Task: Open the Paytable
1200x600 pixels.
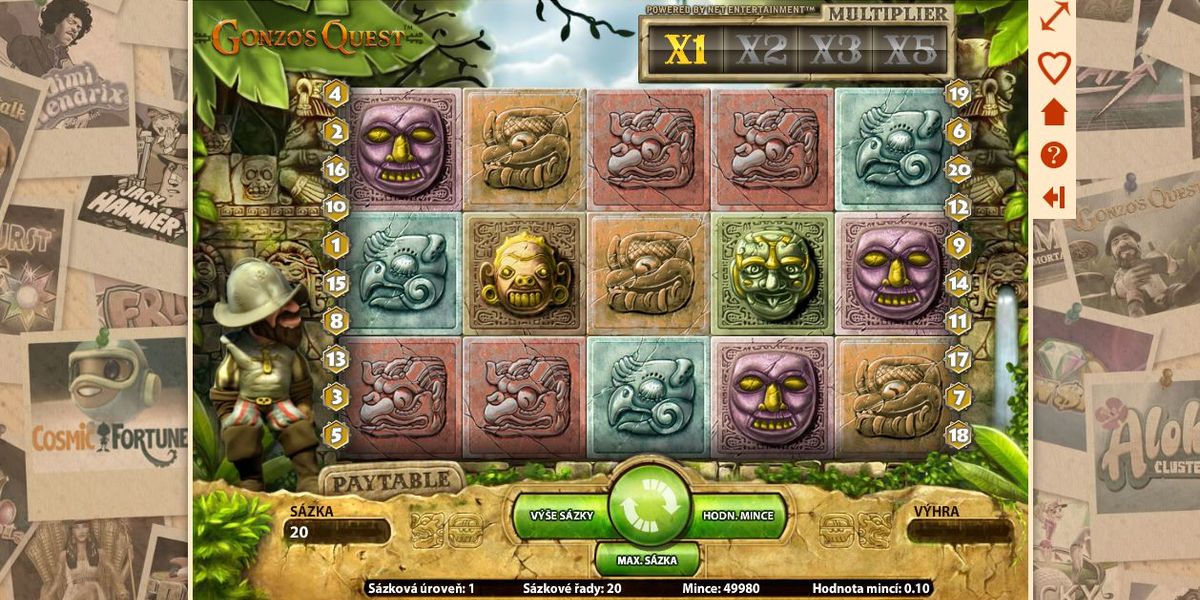Action: point(390,481)
